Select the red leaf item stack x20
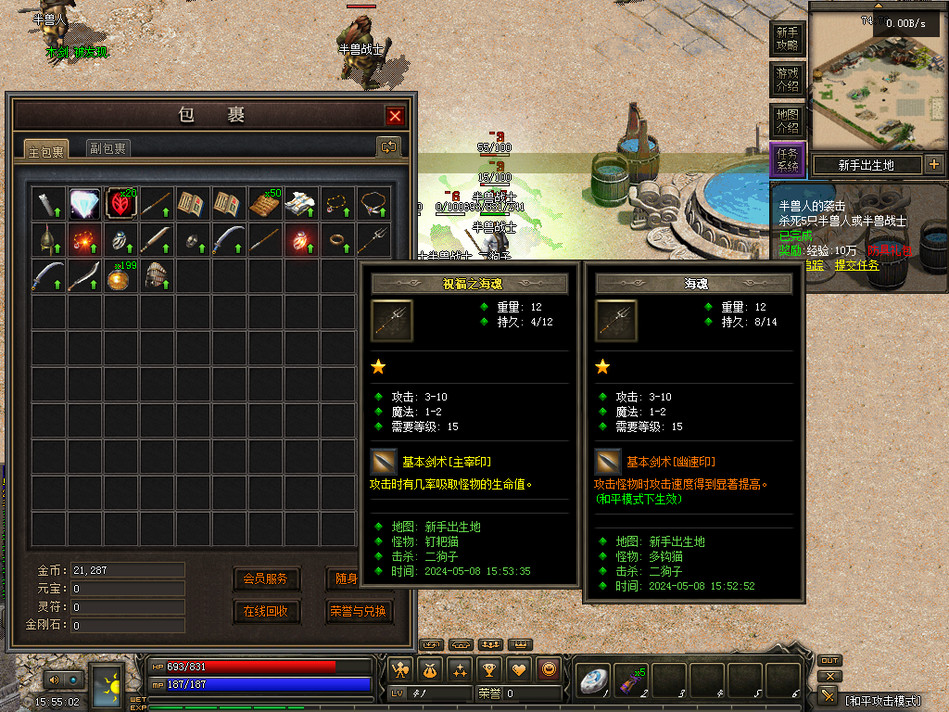This screenshot has height=712, width=949. 120,204
